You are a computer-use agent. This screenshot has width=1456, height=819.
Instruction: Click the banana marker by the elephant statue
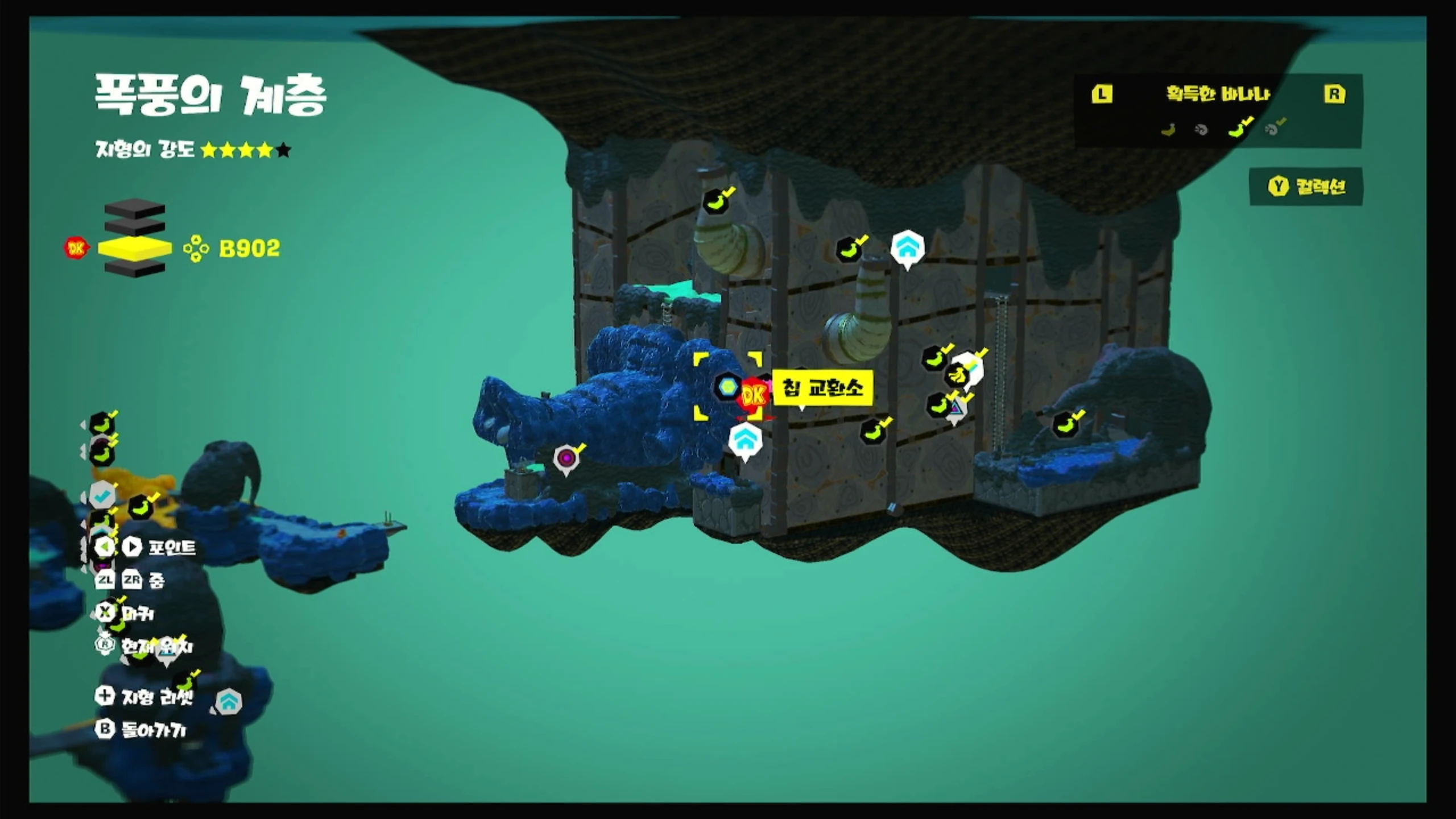tap(1065, 424)
